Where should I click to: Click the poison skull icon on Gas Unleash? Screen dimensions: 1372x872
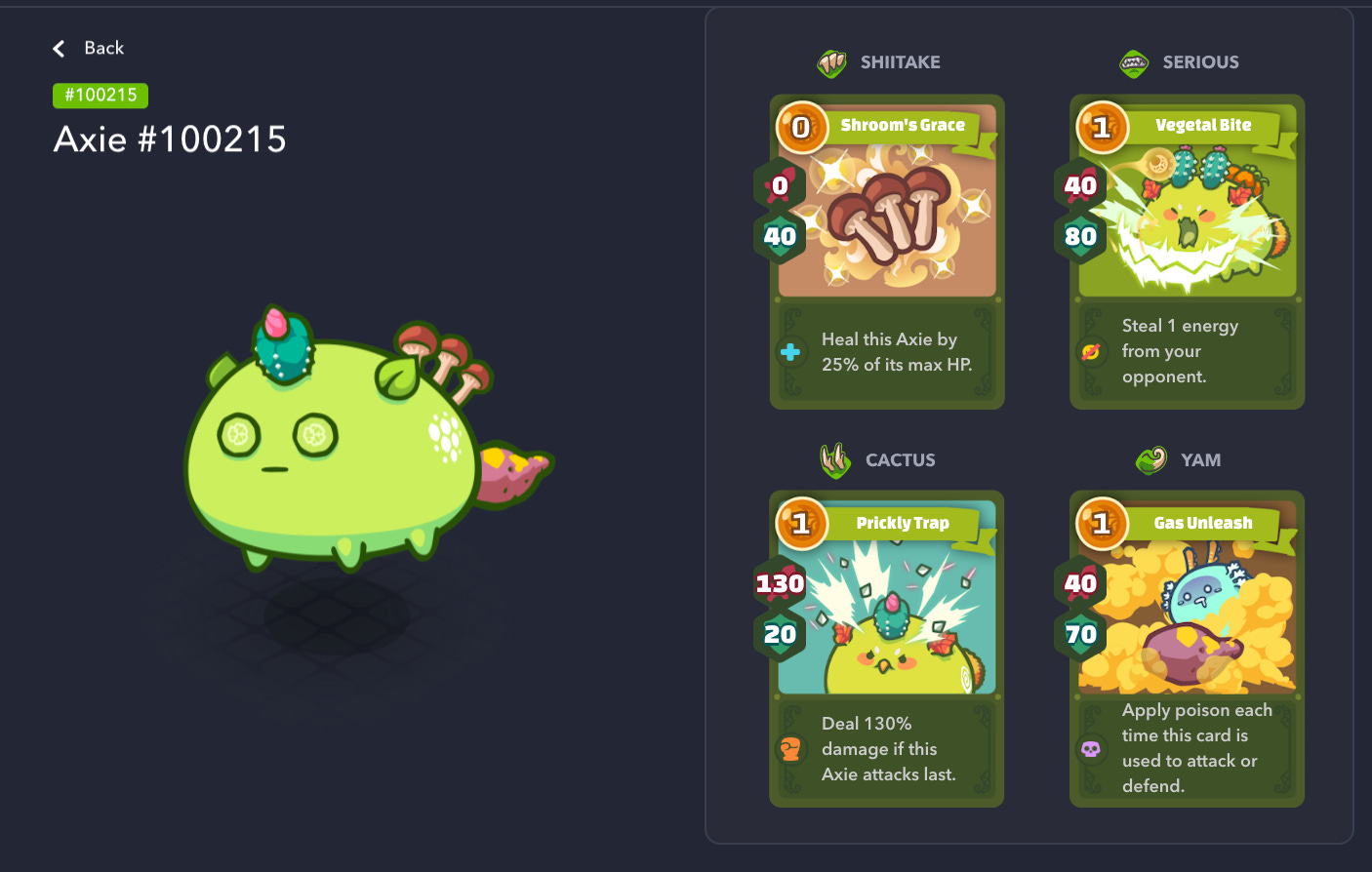pos(1091,748)
